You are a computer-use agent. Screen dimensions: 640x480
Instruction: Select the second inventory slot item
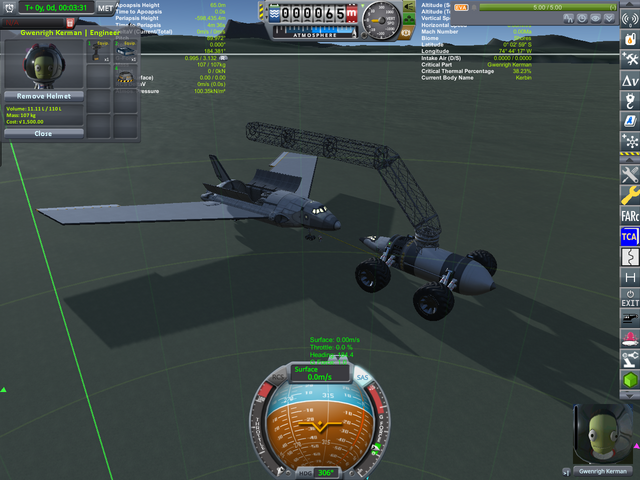(x=125, y=50)
